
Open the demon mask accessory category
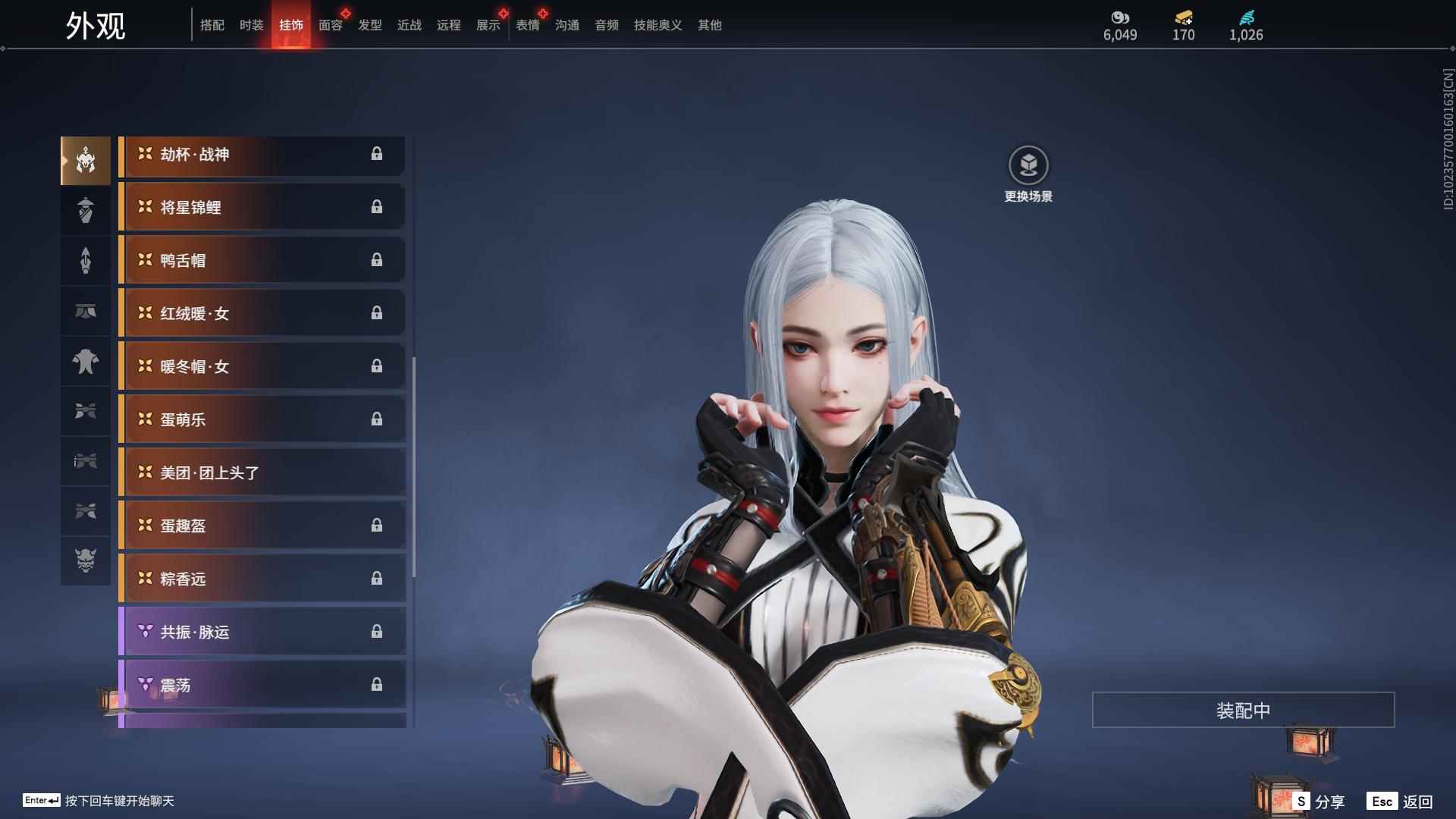[x=86, y=560]
